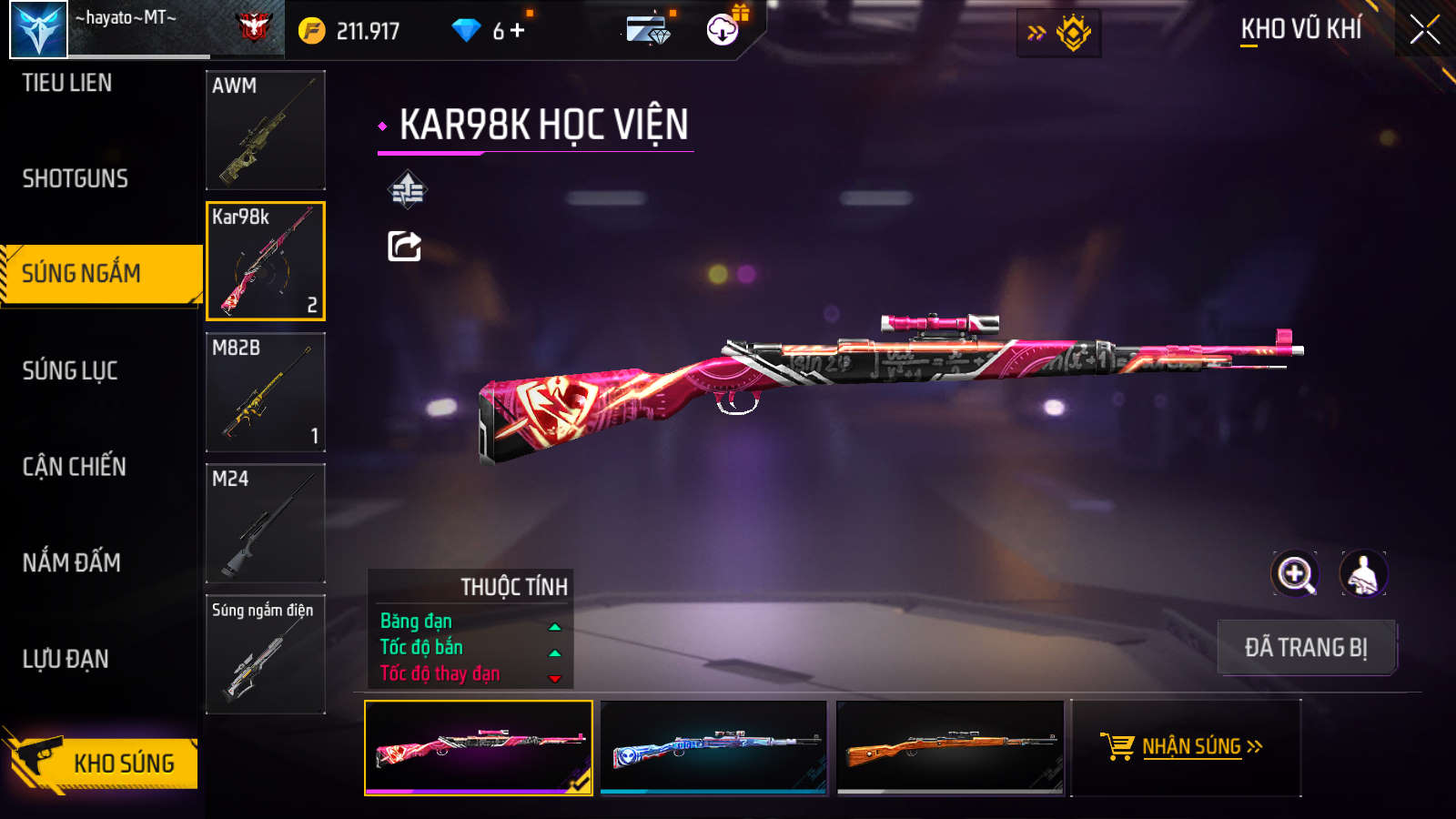Switch to the SHOTGUNS category
The image size is (1456, 819).
[x=76, y=178]
